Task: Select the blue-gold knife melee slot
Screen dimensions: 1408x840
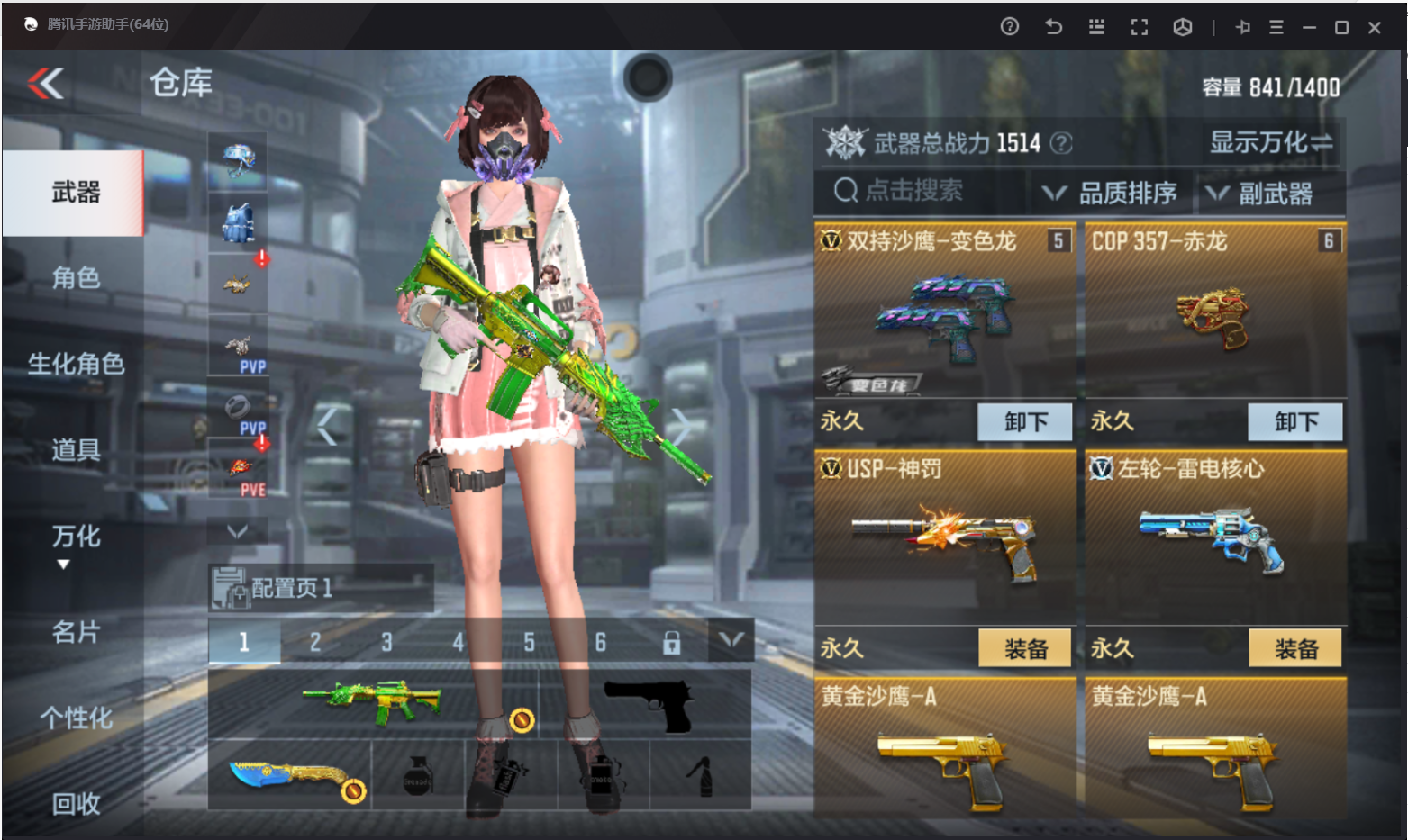Action: pos(290,775)
